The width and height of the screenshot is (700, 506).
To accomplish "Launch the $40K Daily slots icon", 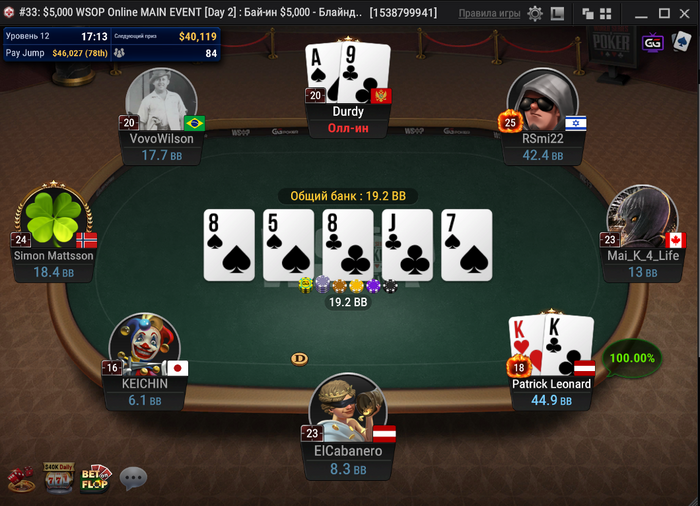I will click(x=56, y=478).
